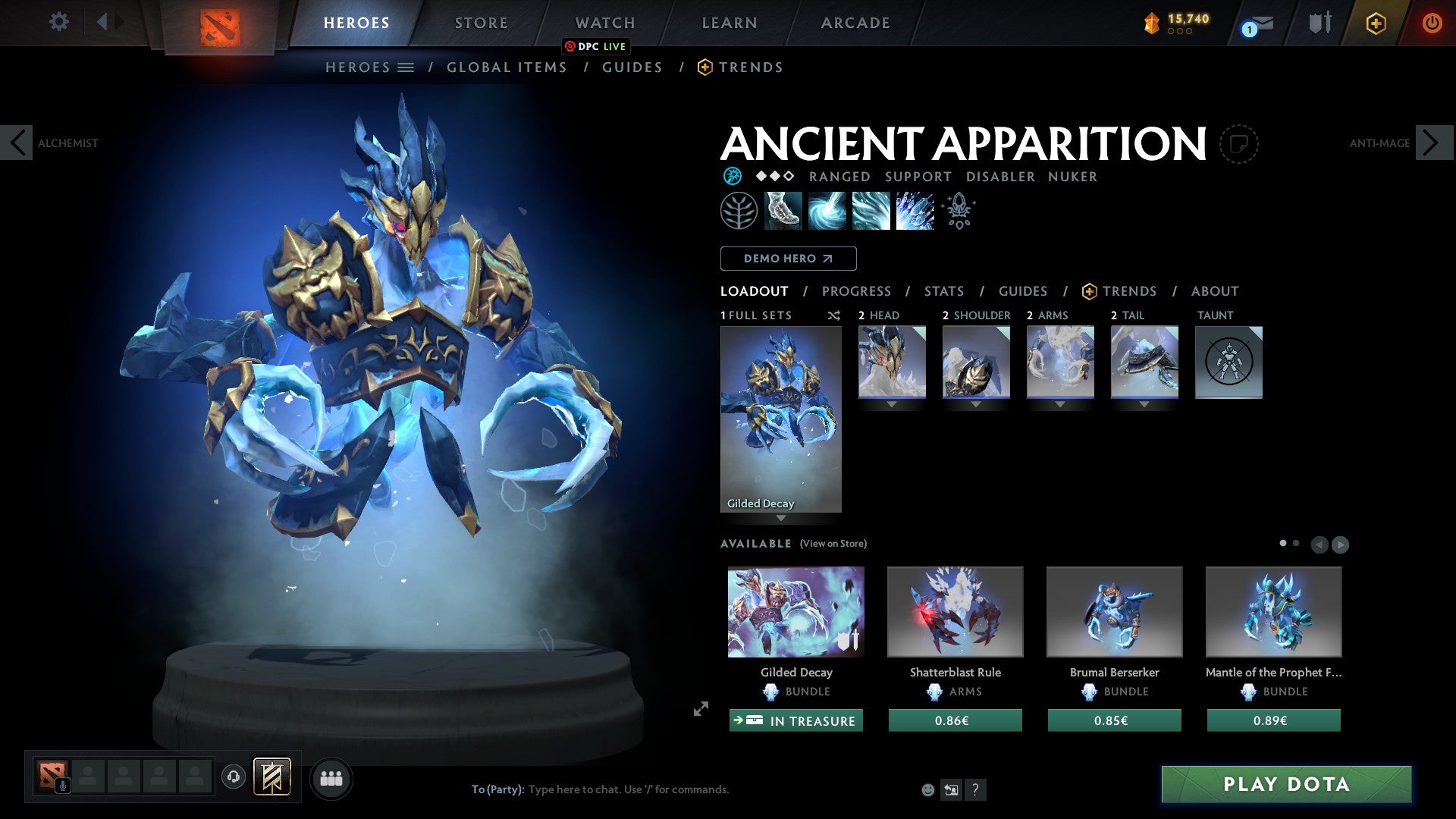Click the Demo Hero button
Screen dimensions: 1456x819
click(x=789, y=259)
